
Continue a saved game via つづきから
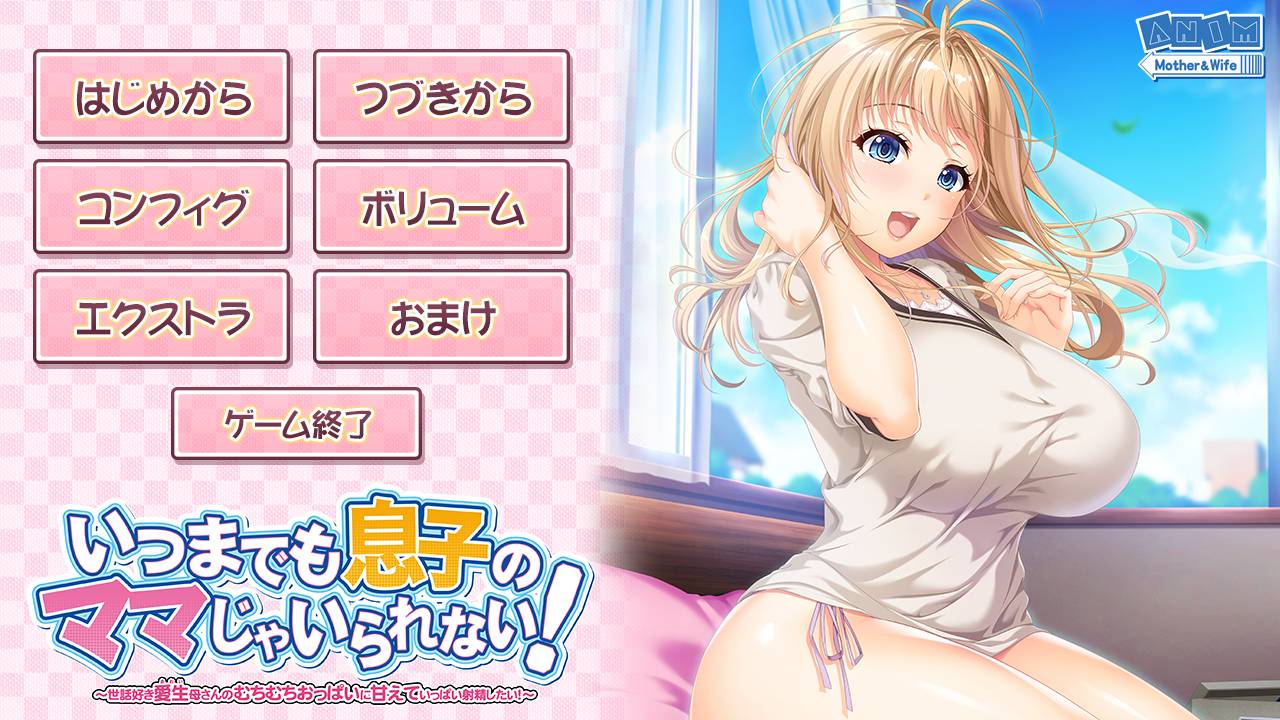pyautogui.click(x=448, y=96)
